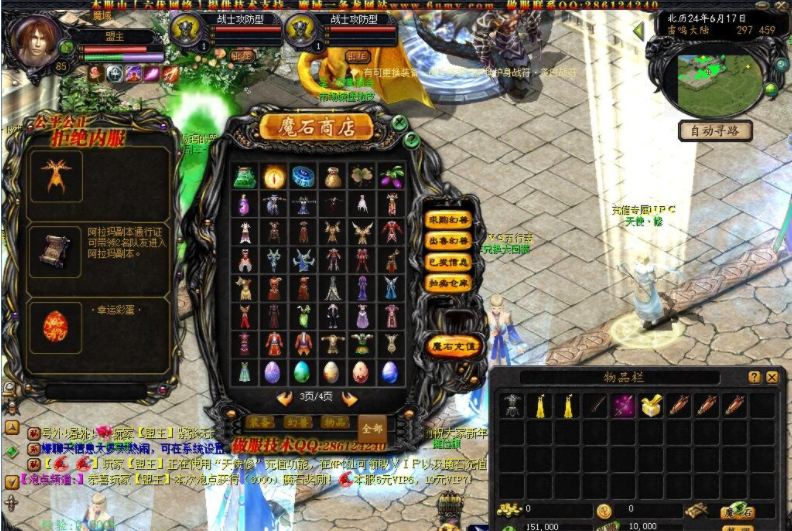Select the four-leaf clover shop item
The image size is (792, 531).
(x=362, y=177)
